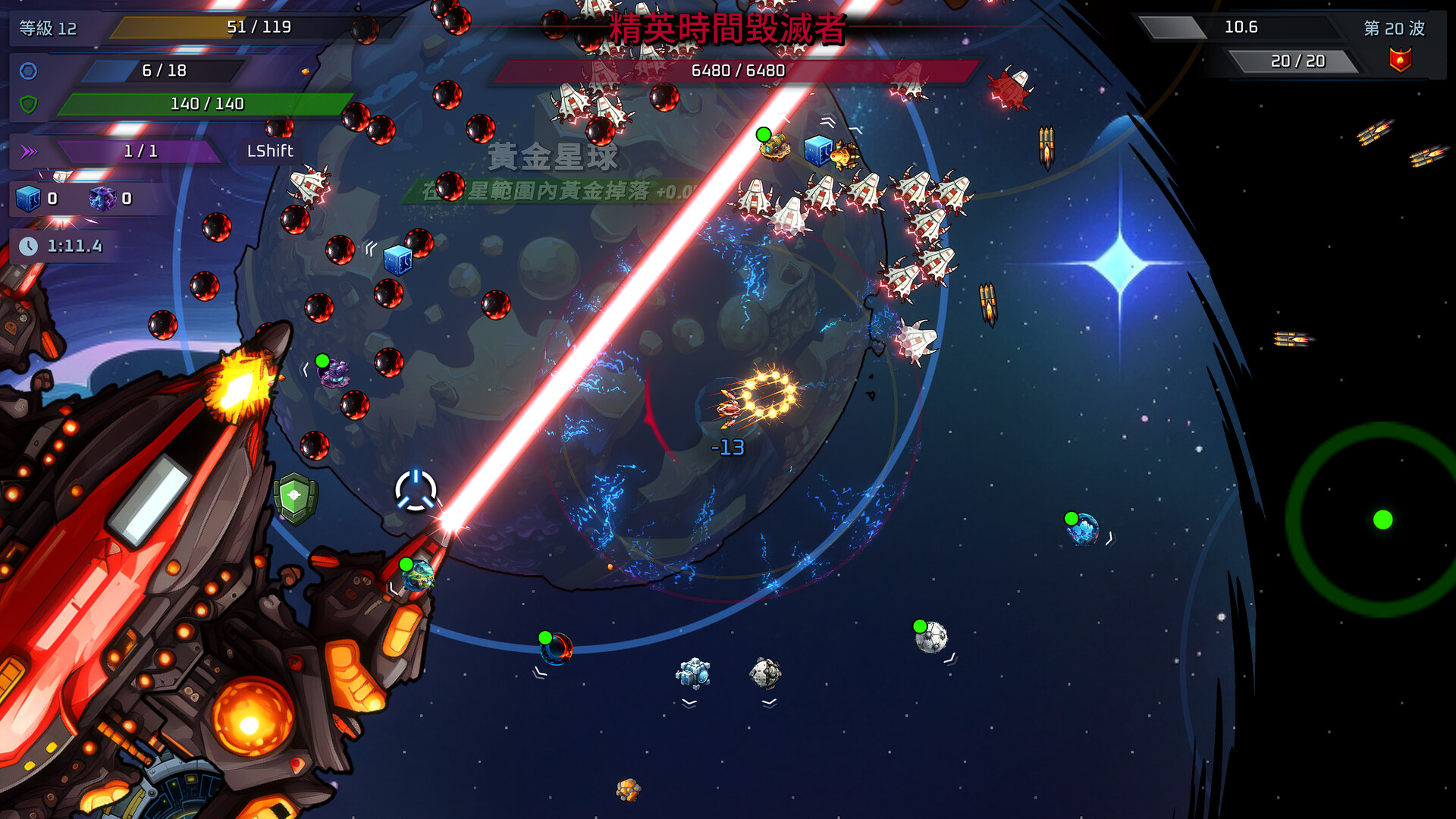The height and width of the screenshot is (819, 1456).
Task: Click the red wave emblem badge
Action: tap(1400, 60)
